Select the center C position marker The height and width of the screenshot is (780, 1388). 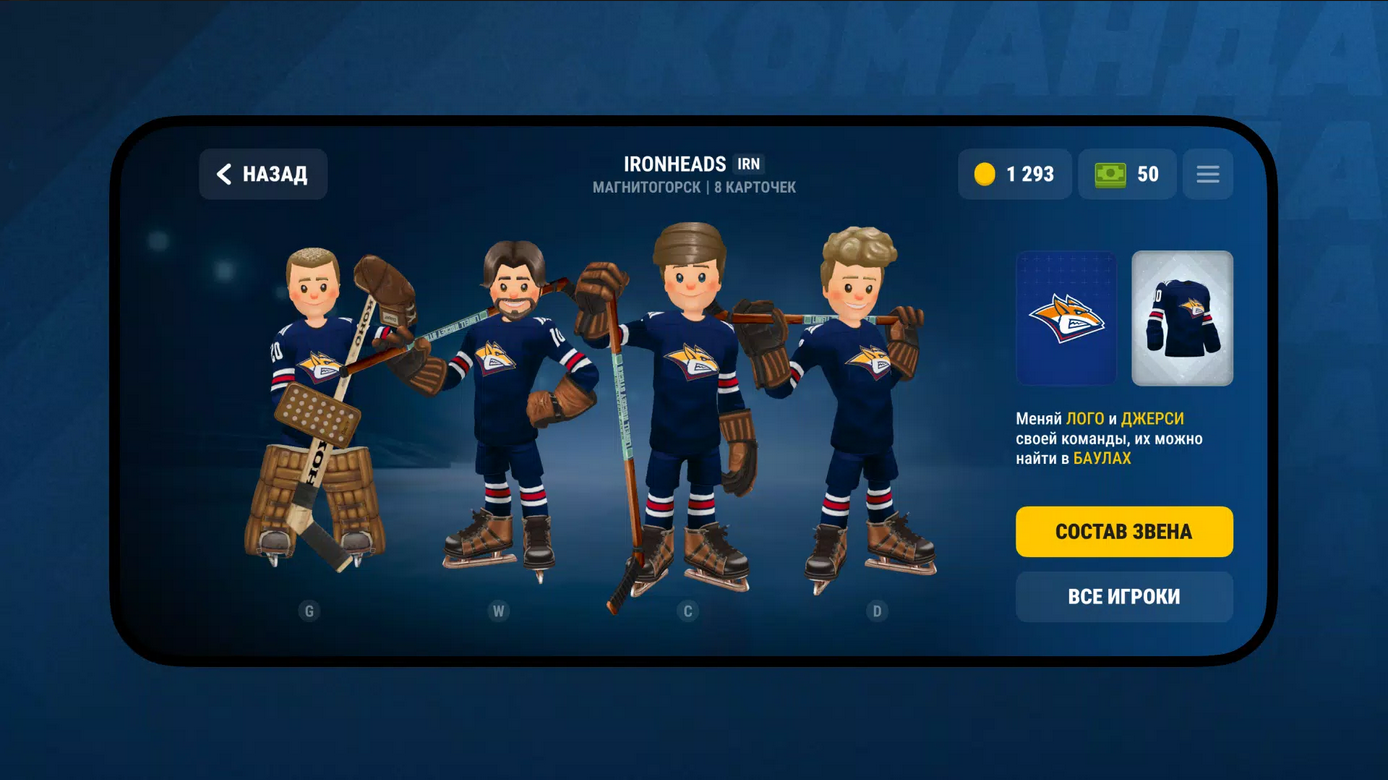[687, 611]
